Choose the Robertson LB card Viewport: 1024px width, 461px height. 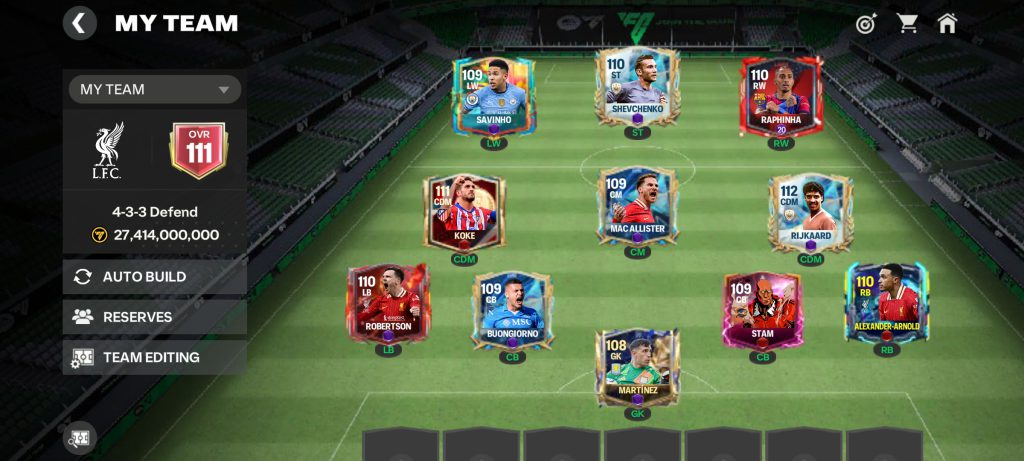point(388,302)
